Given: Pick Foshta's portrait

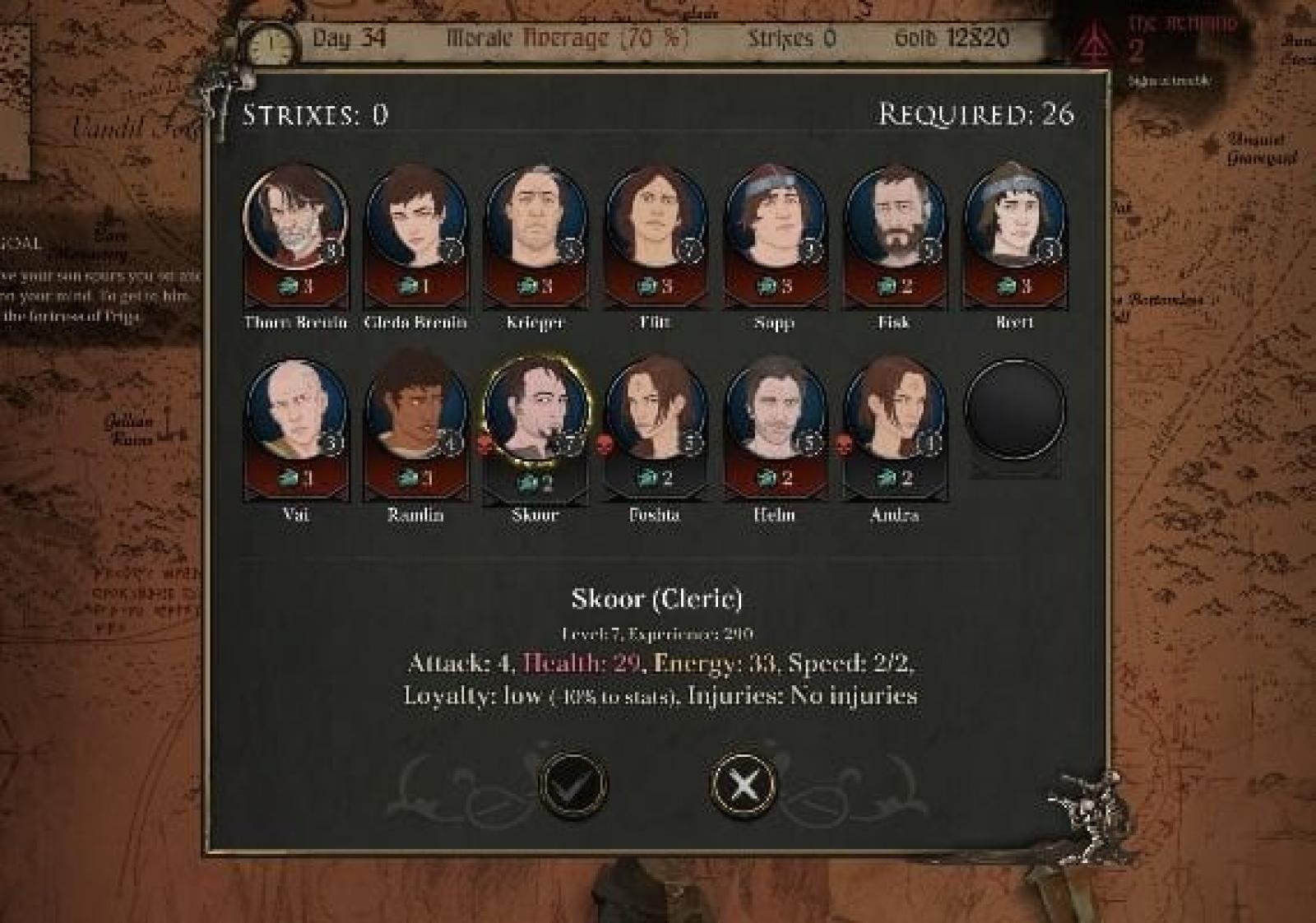Looking at the screenshot, I should tap(655, 410).
